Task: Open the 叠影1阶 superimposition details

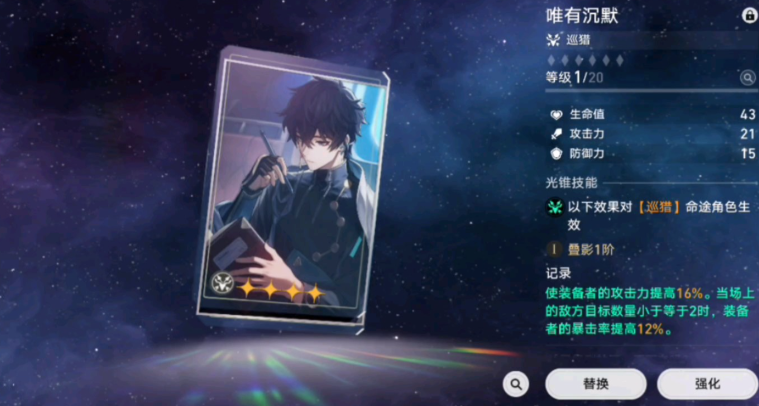Action: 586,247
